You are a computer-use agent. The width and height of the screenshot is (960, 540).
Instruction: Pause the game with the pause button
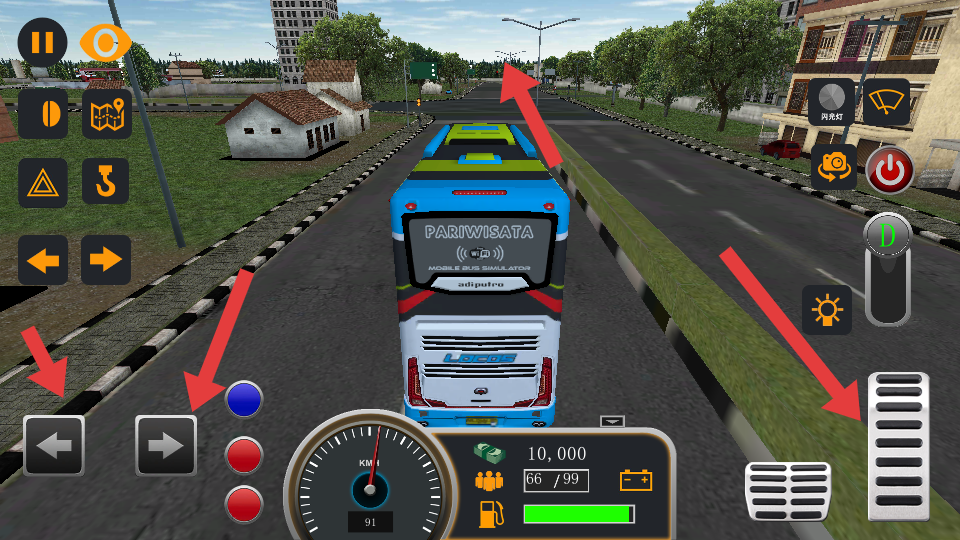click(x=42, y=43)
